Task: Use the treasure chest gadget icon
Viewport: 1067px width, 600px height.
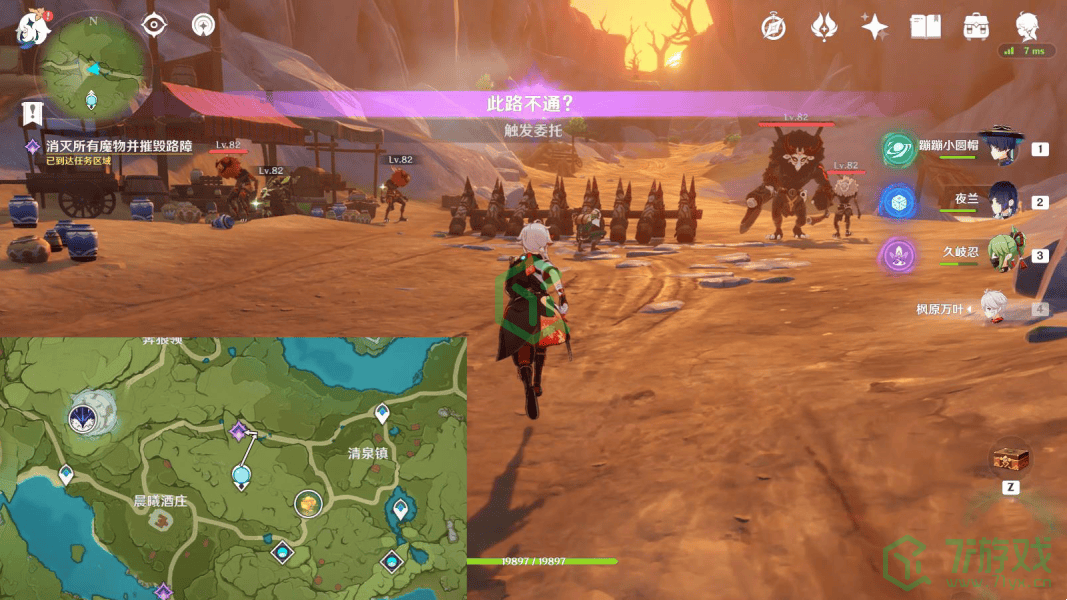Action: coord(1009,460)
